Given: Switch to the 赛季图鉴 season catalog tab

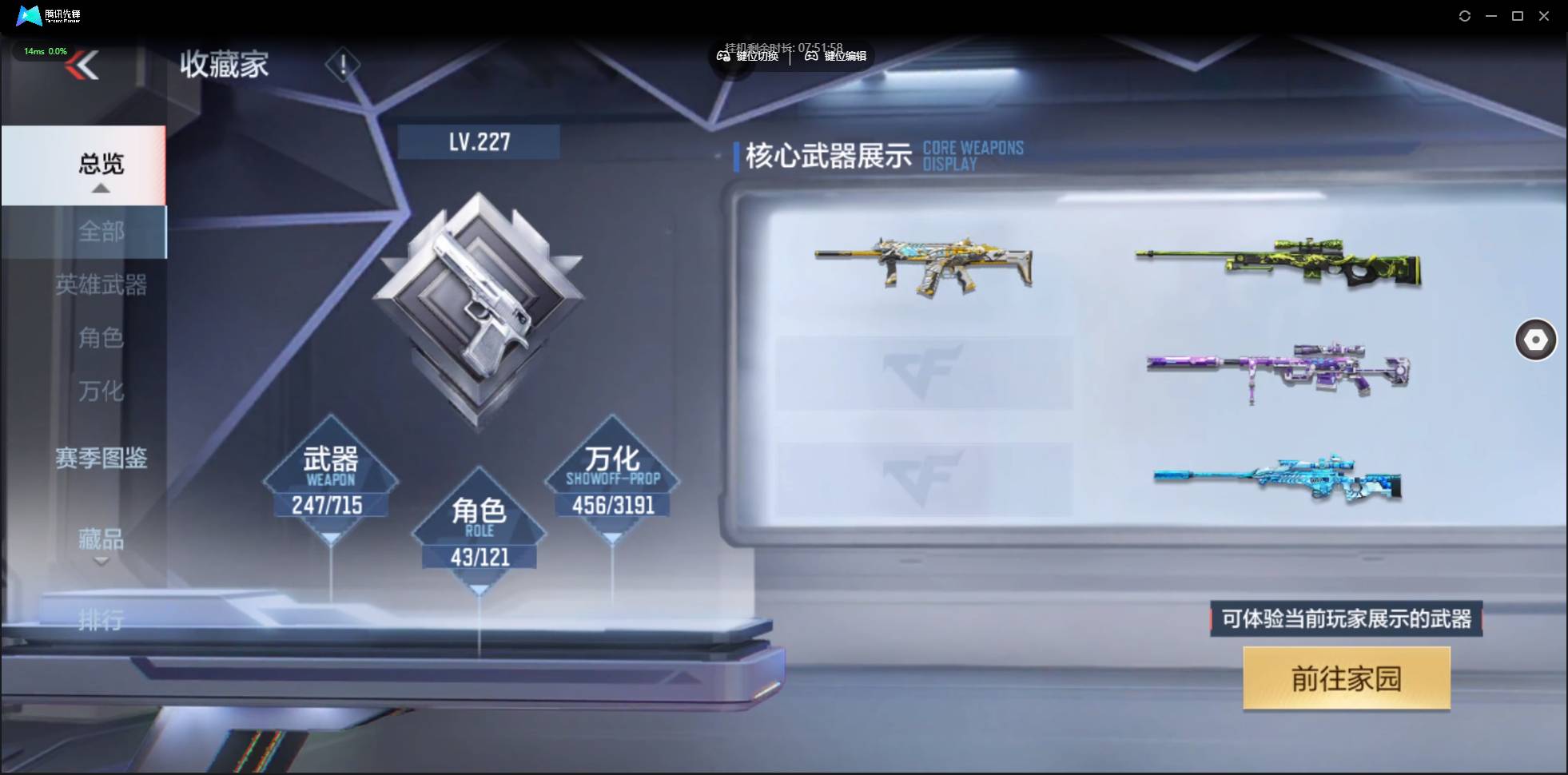Looking at the screenshot, I should pyautogui.click(x=101, y=458).
